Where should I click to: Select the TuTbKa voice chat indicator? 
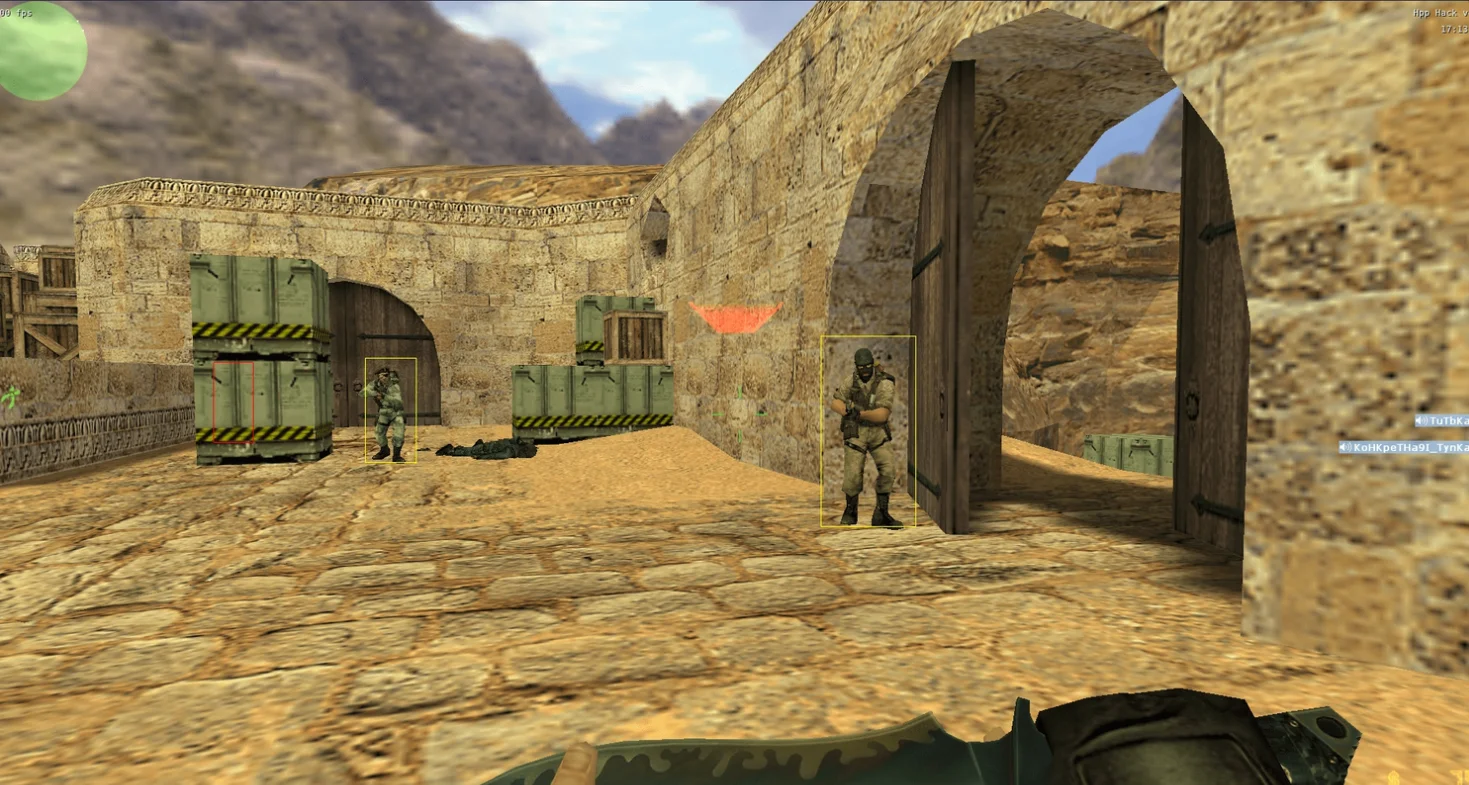point(1442,421)
